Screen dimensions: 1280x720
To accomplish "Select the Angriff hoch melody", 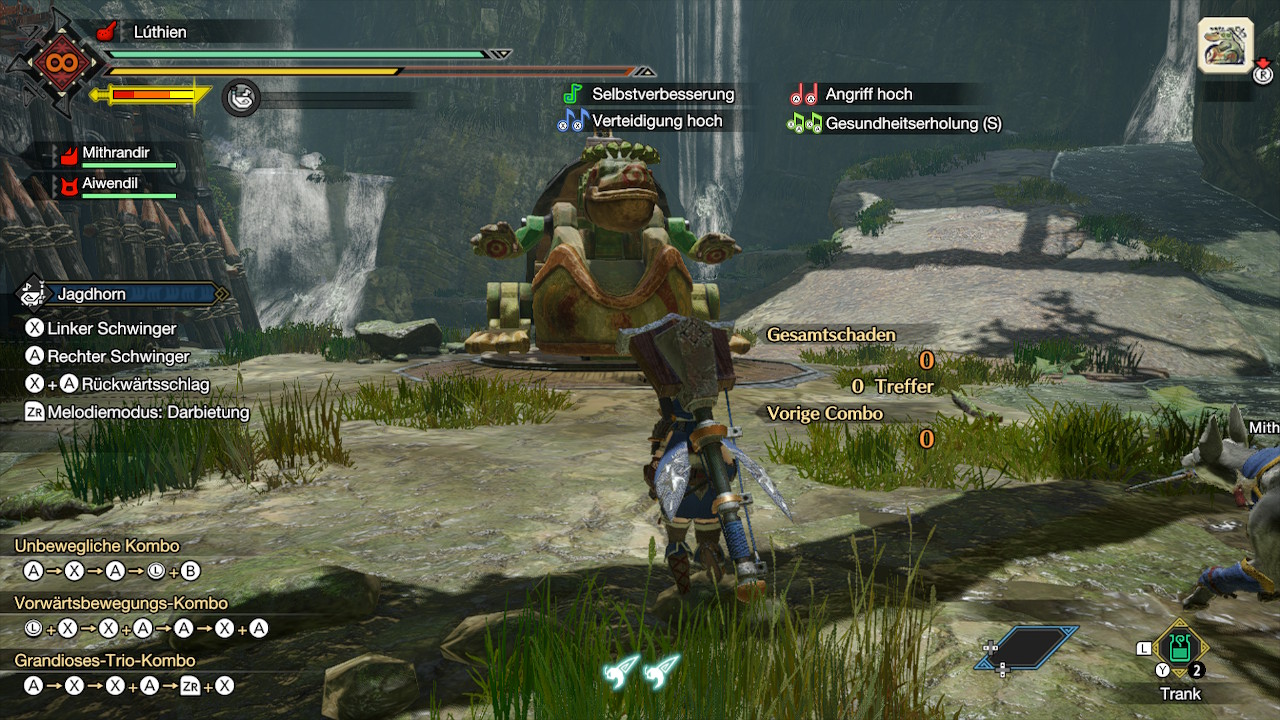I will [868, 94].
